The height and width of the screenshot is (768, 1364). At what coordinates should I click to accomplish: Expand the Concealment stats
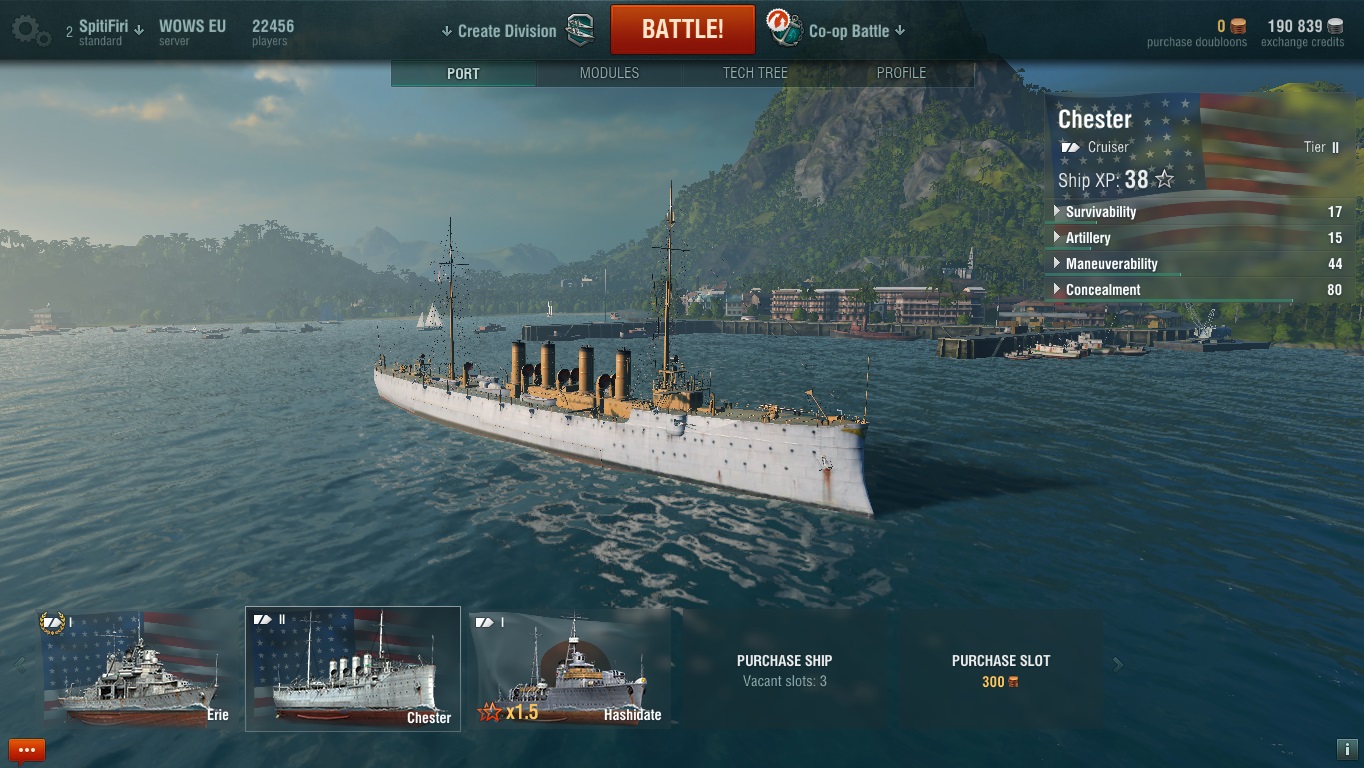coord(1102,290)
